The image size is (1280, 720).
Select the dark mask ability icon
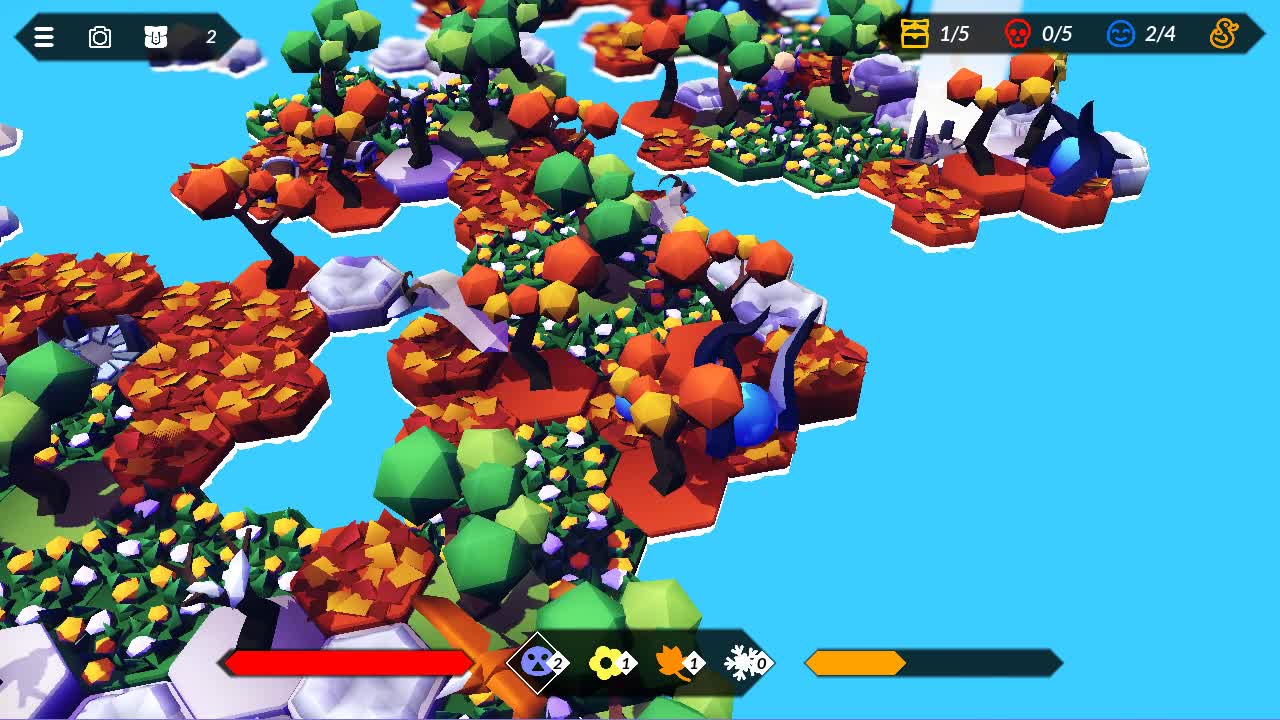click(537, 662)
